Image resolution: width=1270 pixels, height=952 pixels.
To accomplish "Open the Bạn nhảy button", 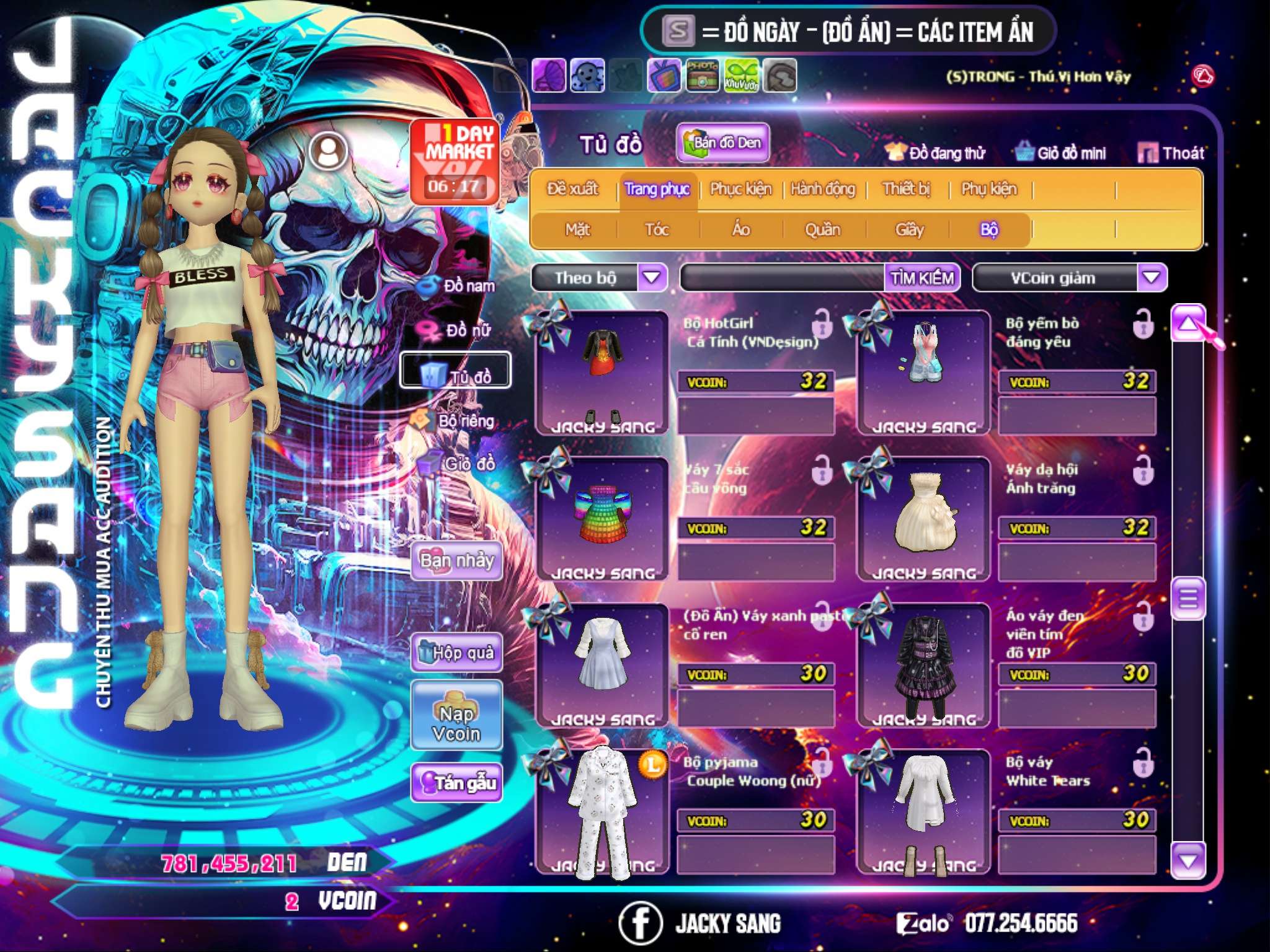I will [457, 561].
